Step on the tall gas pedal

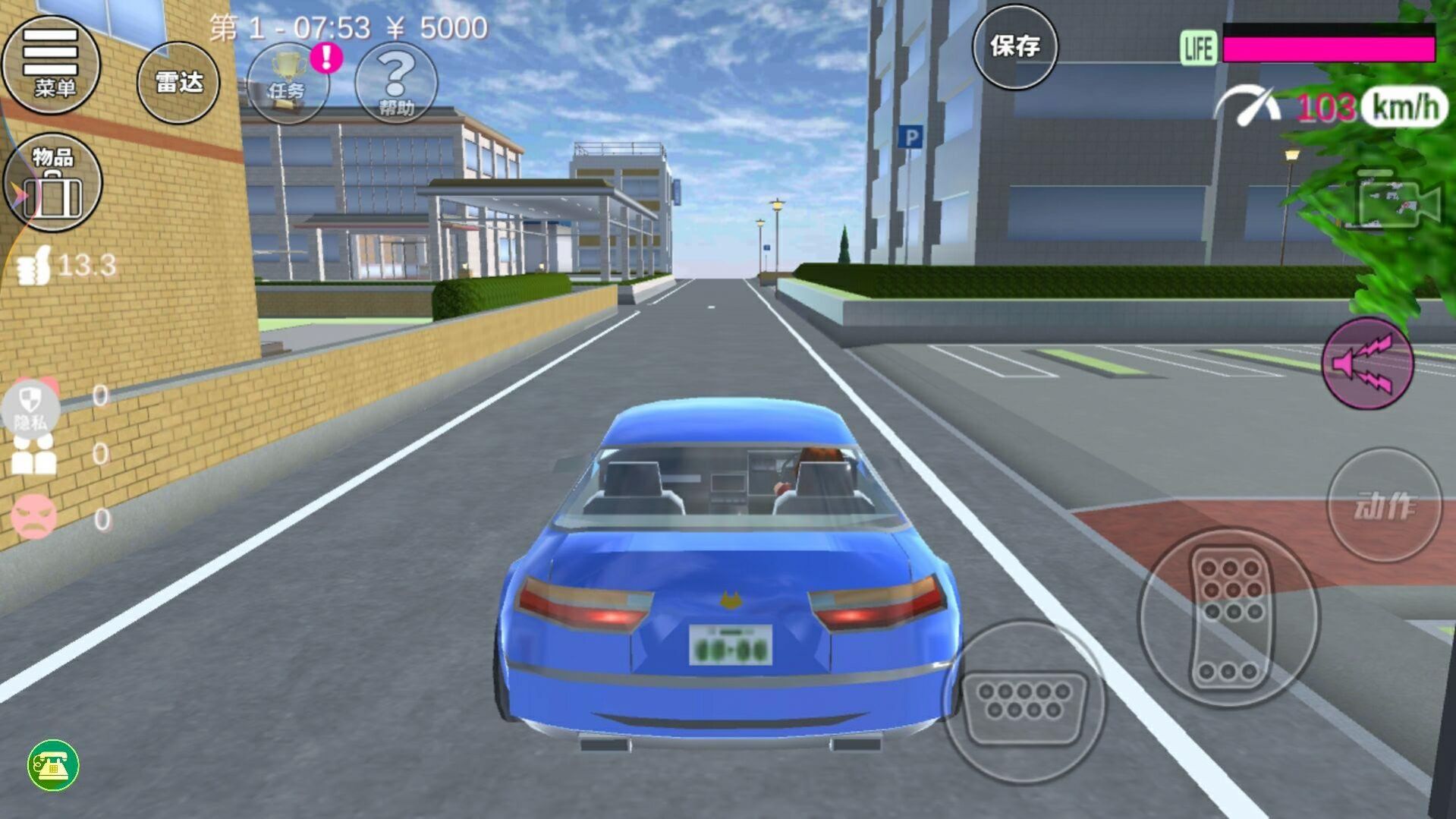(1229, 617)
